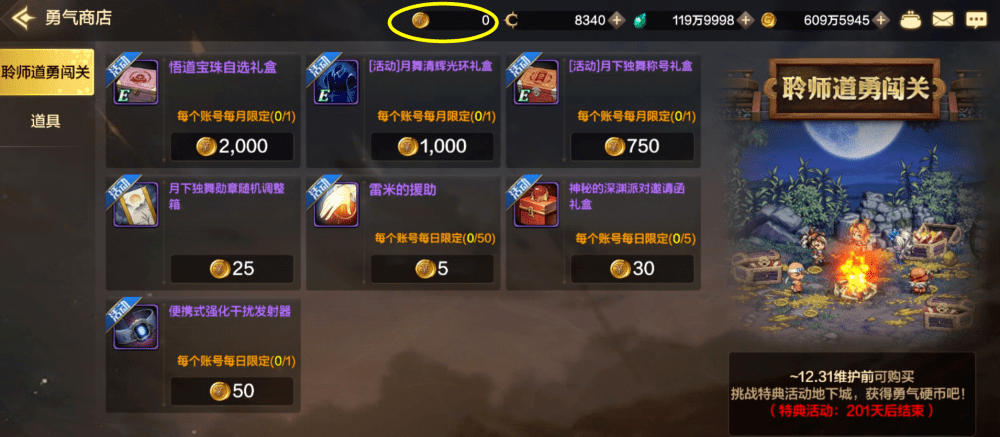This screenshot has width=1000, height=437.
Task: Open the pot-shaped bag icon in the top bar
Action: pos(911,19)
